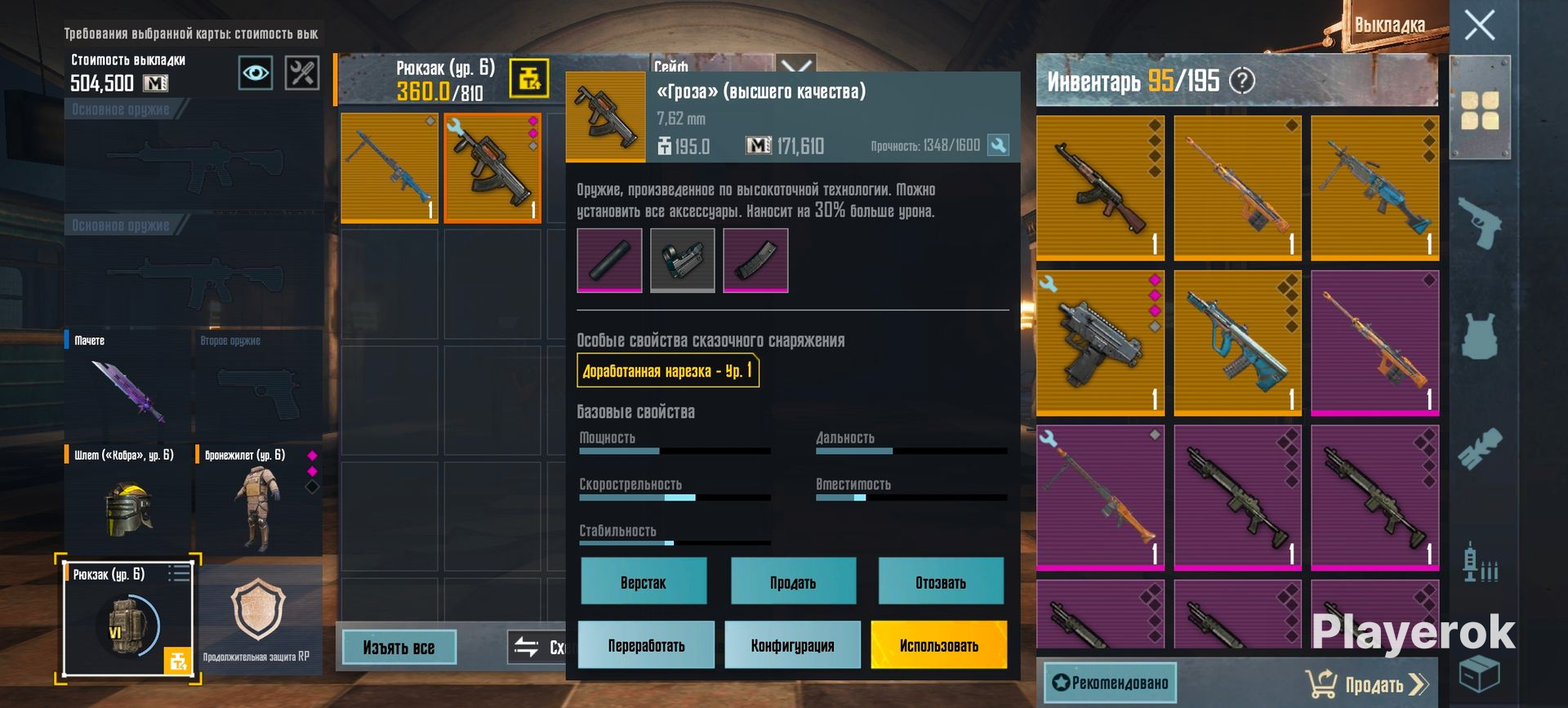Click the Использовать (Use) button

point(938,645)
